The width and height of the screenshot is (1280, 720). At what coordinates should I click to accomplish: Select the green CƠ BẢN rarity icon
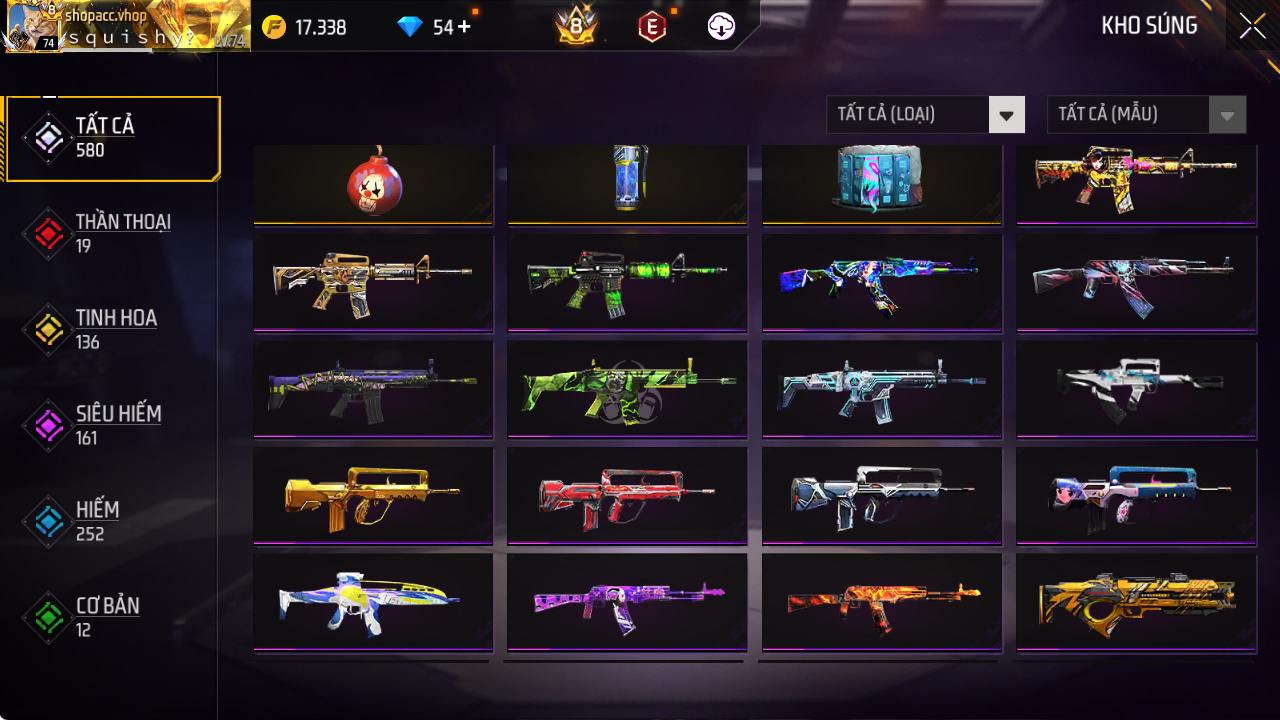(47, 615)
